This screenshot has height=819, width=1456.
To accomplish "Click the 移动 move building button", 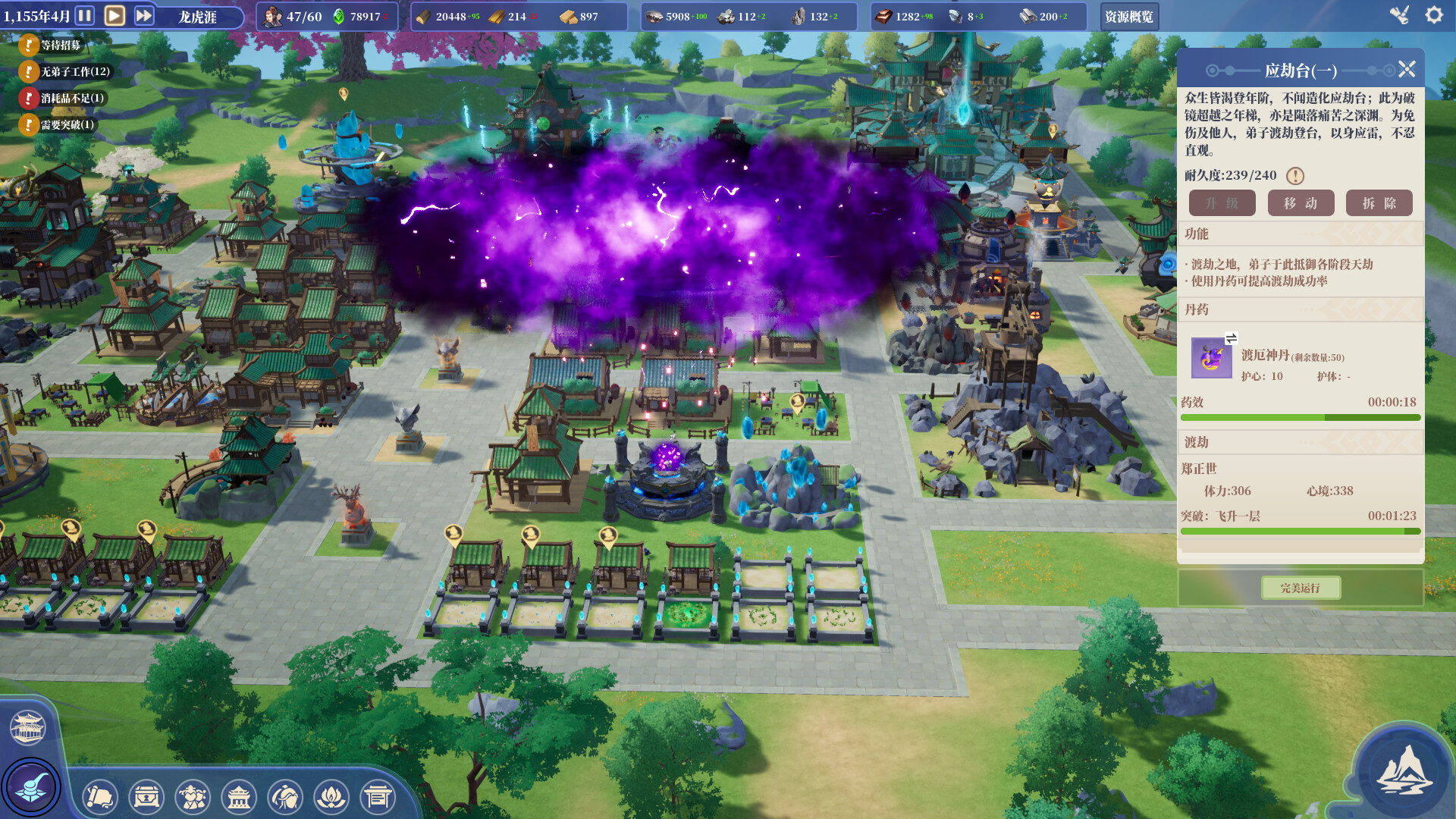I will coord(1301,203).
